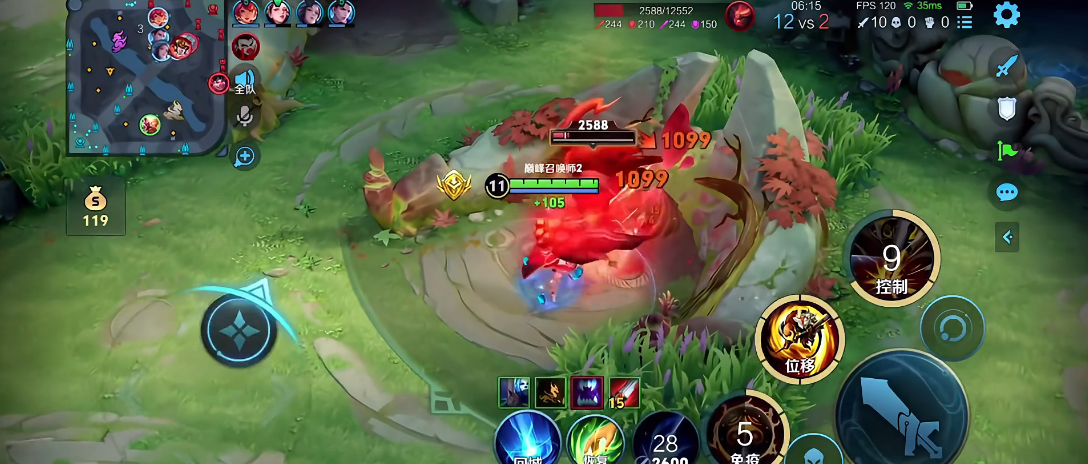
Task: Toggle the 全队 team voice speaker
Action: click(245, 80)
